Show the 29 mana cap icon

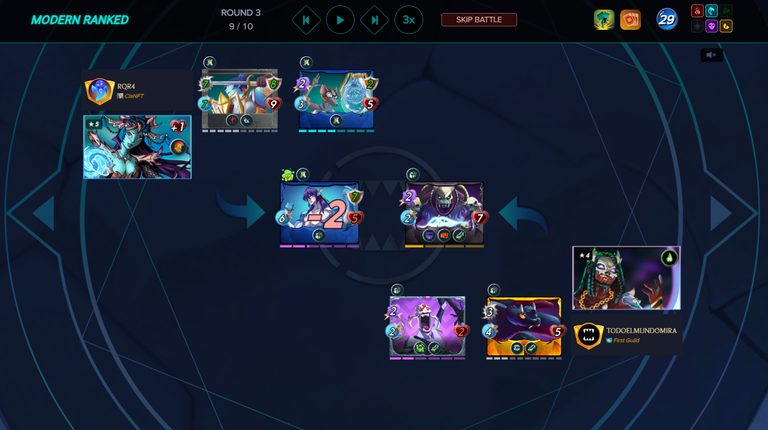(667, 19)
